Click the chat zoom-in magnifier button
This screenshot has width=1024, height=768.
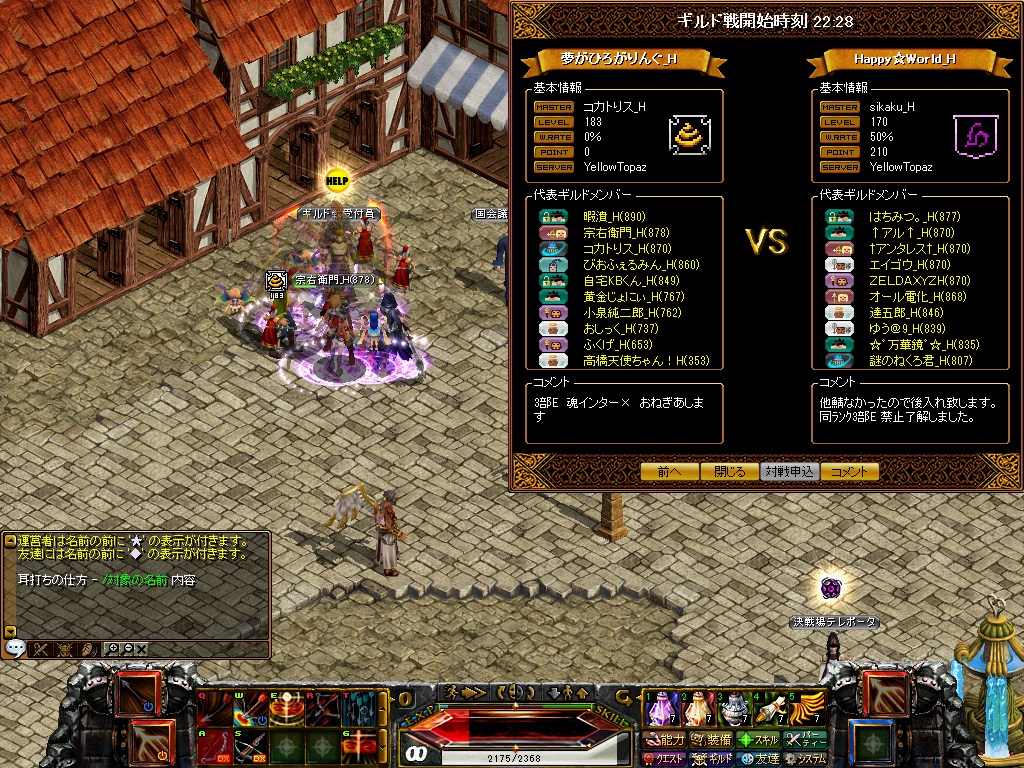[113, 648]
